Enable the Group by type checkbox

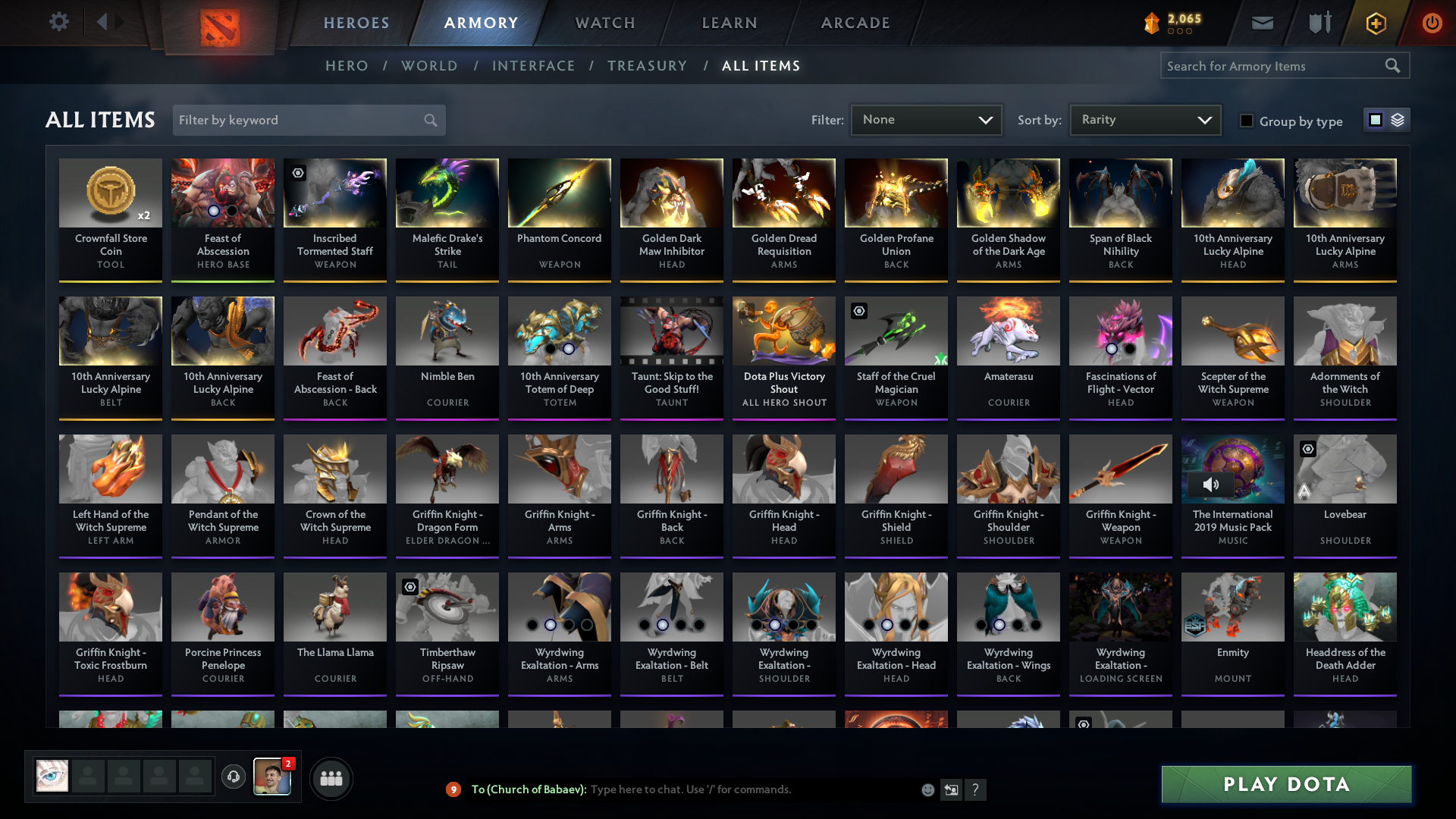coord(1246,121)
